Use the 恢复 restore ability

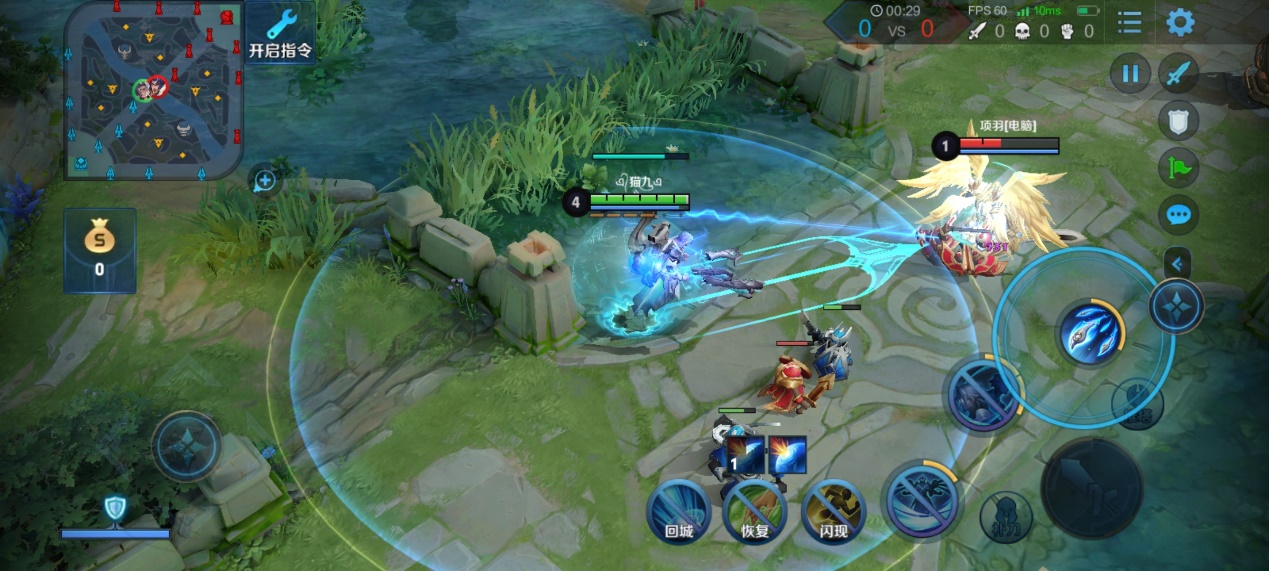755,511
